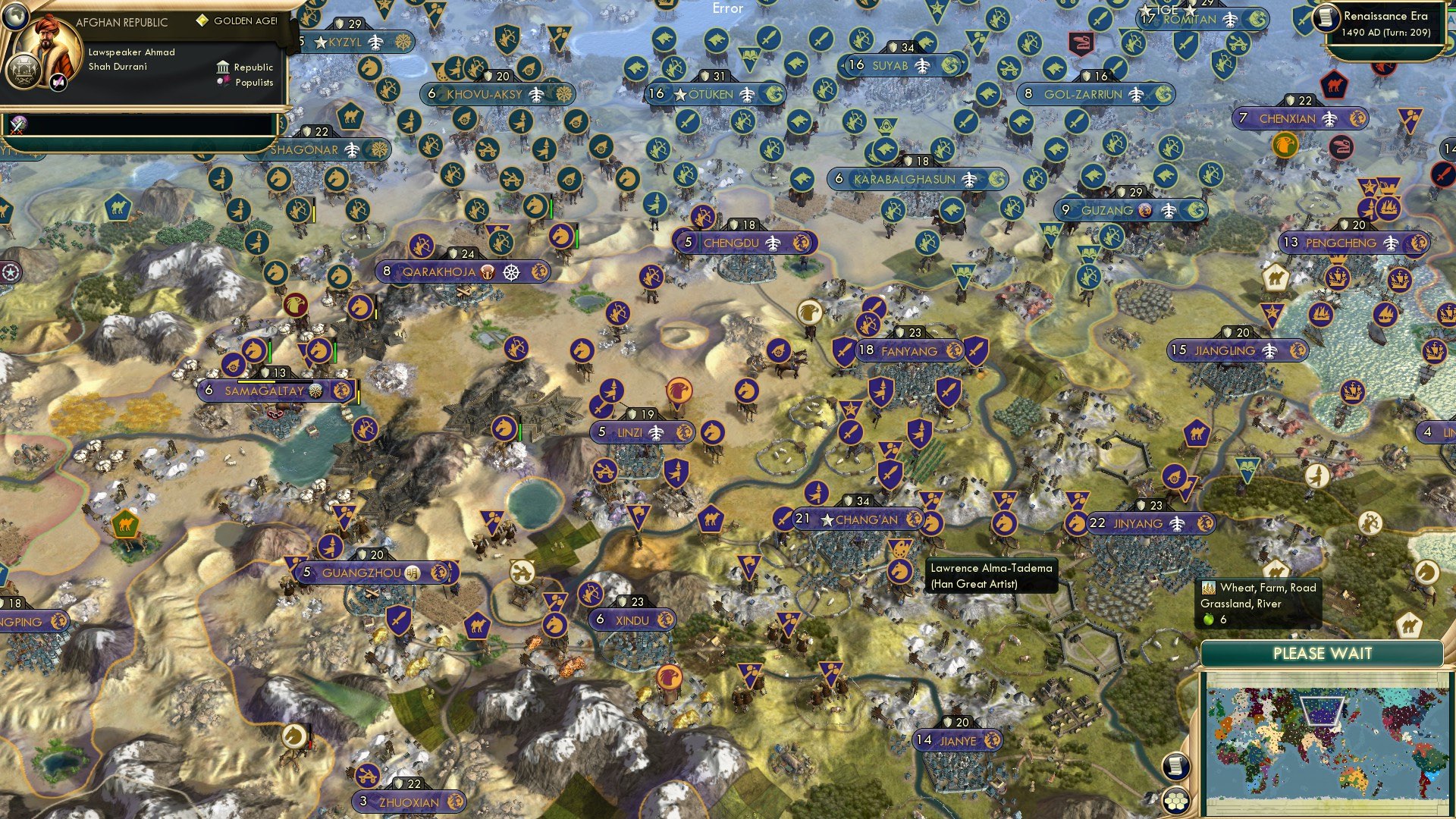Viewport: 1456px width, 819px height.
Task: Select the purple horseman unit flag near Linzi
Action: coord(711,432)
